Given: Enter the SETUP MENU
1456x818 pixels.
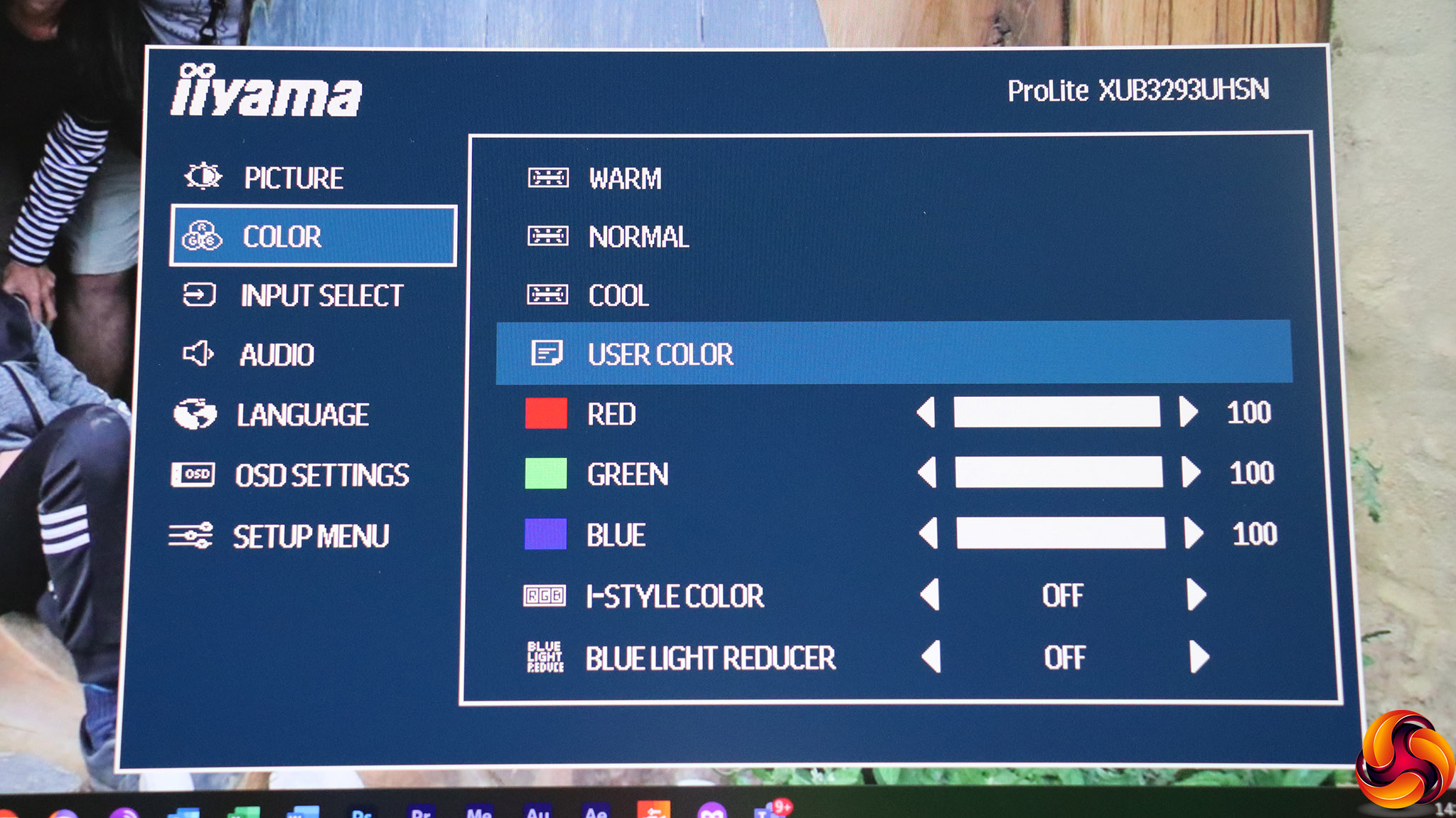Looking at the screenshot, I should [x=311, y=536].
